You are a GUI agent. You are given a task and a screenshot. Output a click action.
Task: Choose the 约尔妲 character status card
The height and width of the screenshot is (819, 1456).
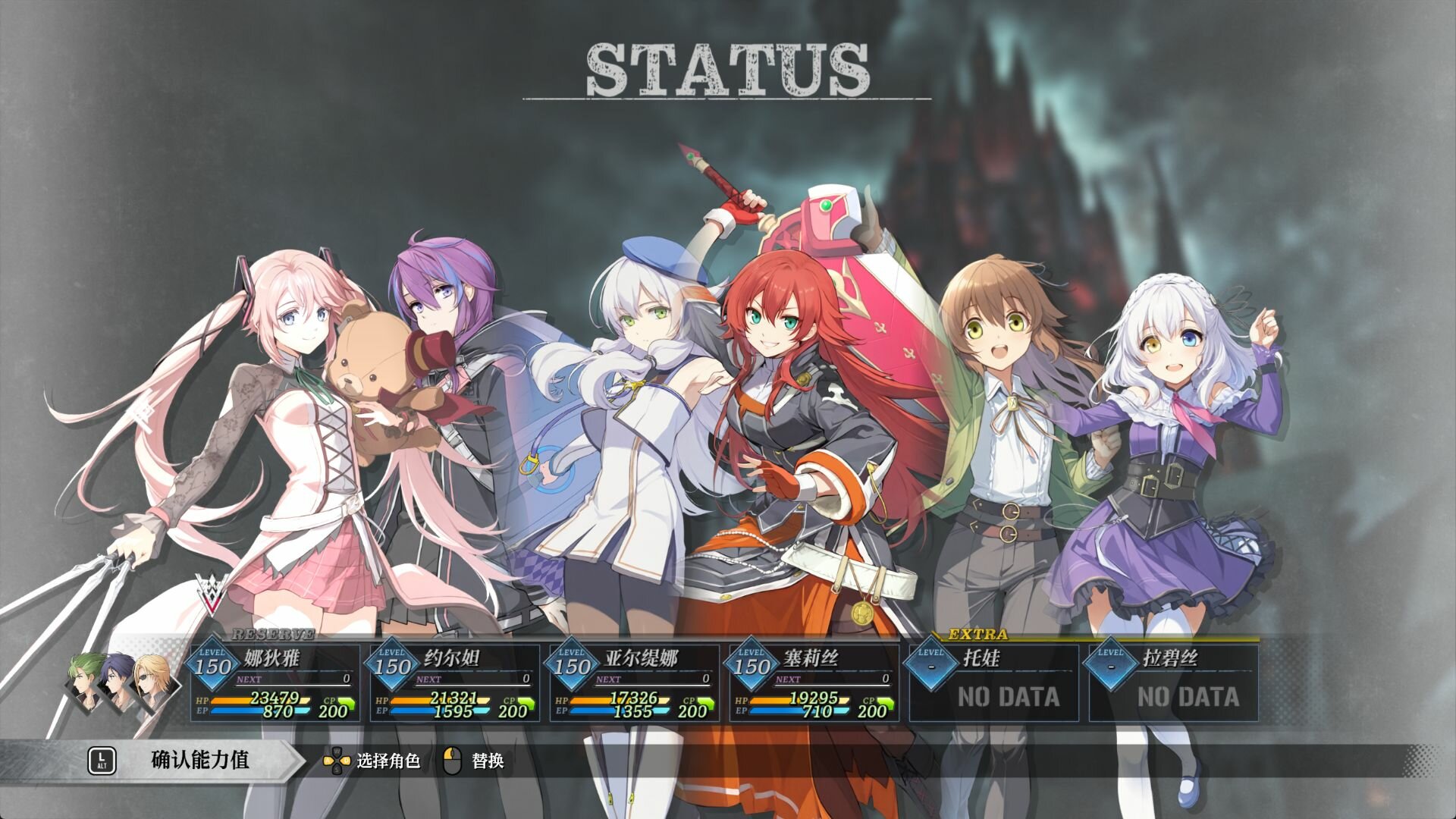pos(454,682)
